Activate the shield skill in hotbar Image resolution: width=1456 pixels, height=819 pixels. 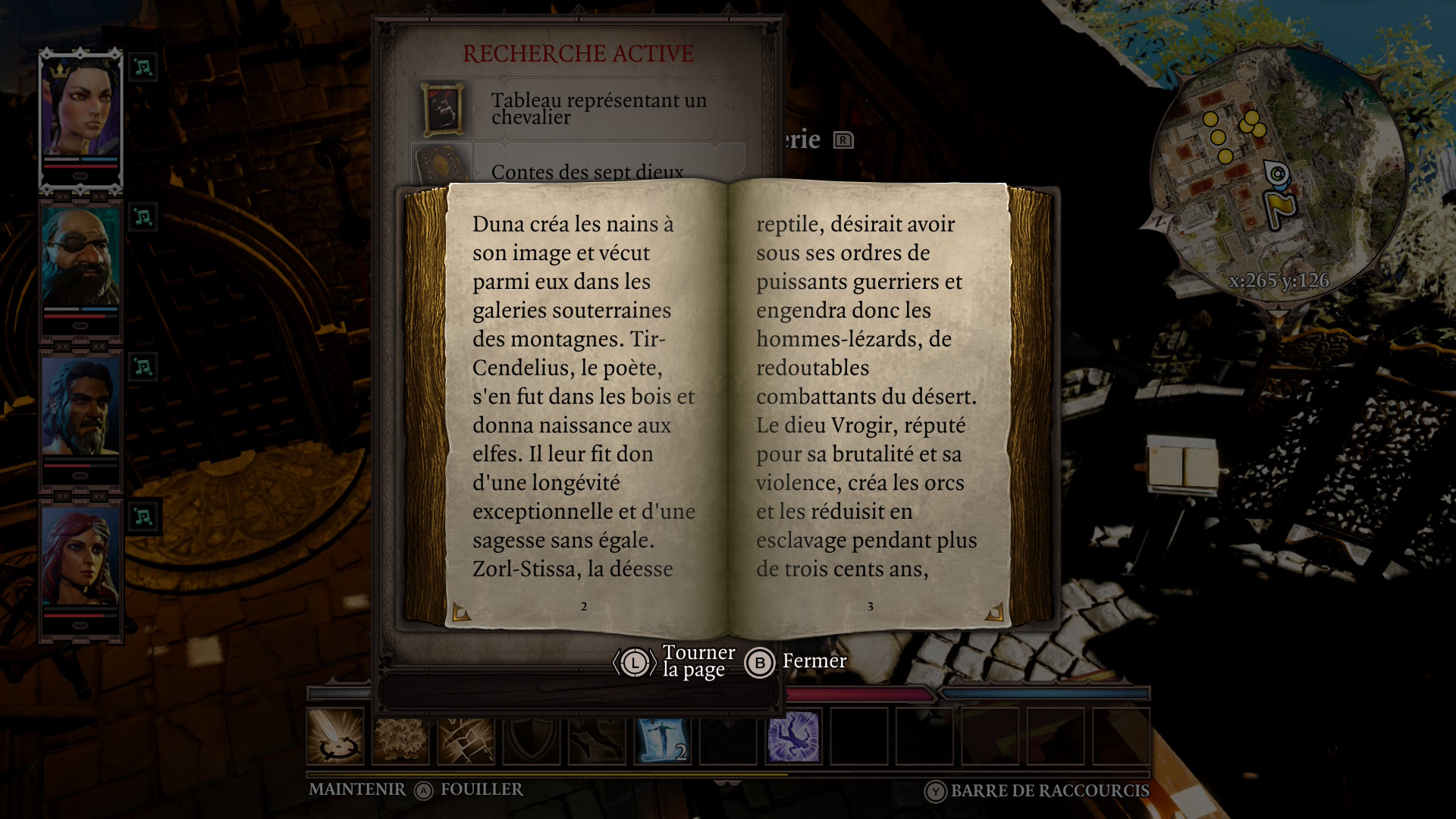tap(532, 736)
